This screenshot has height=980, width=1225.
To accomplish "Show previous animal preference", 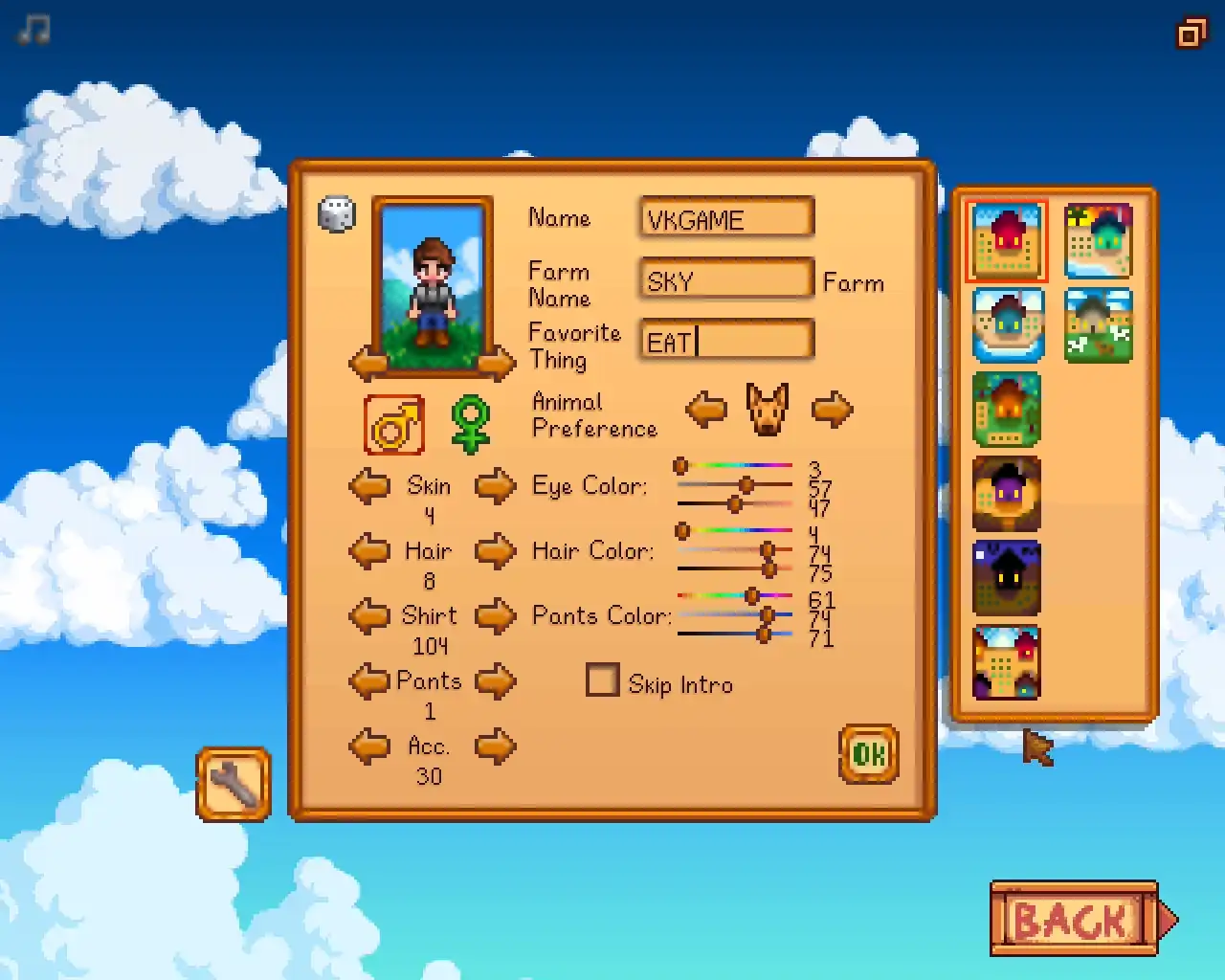I will 706,410.
